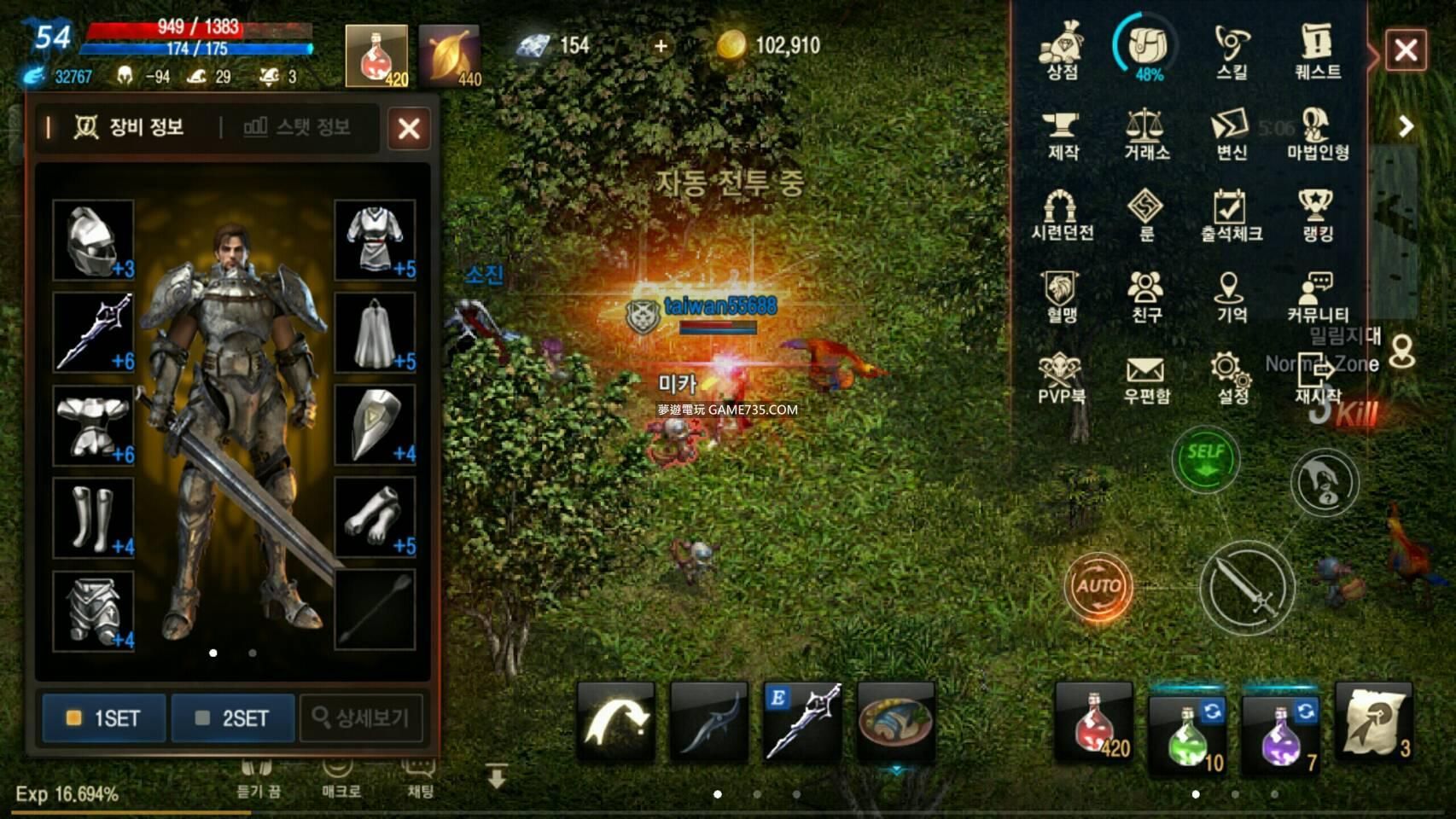The width and height of the screenshot is (1456, 819).
Task: Select the +5 cloak equipment slot
Action: coord(375,333)
